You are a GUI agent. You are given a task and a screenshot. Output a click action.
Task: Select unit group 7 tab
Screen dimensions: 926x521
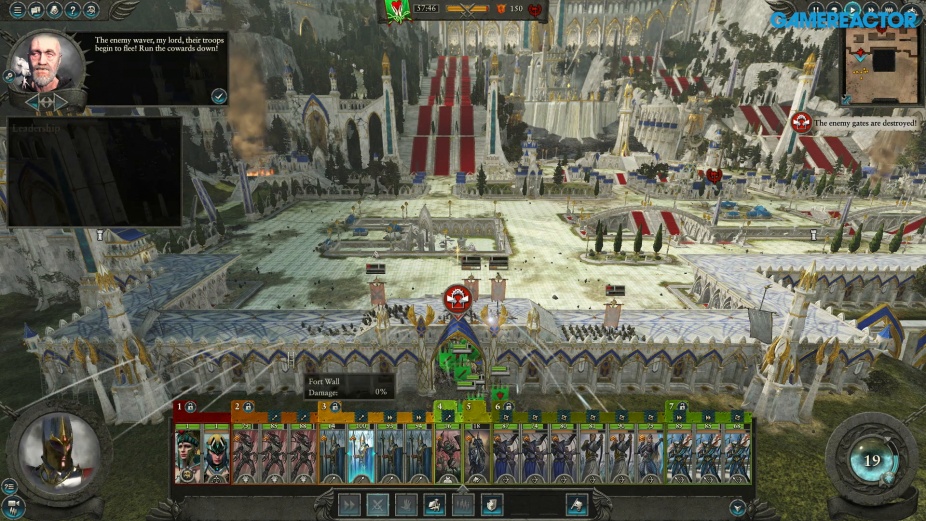pos(671,407)
